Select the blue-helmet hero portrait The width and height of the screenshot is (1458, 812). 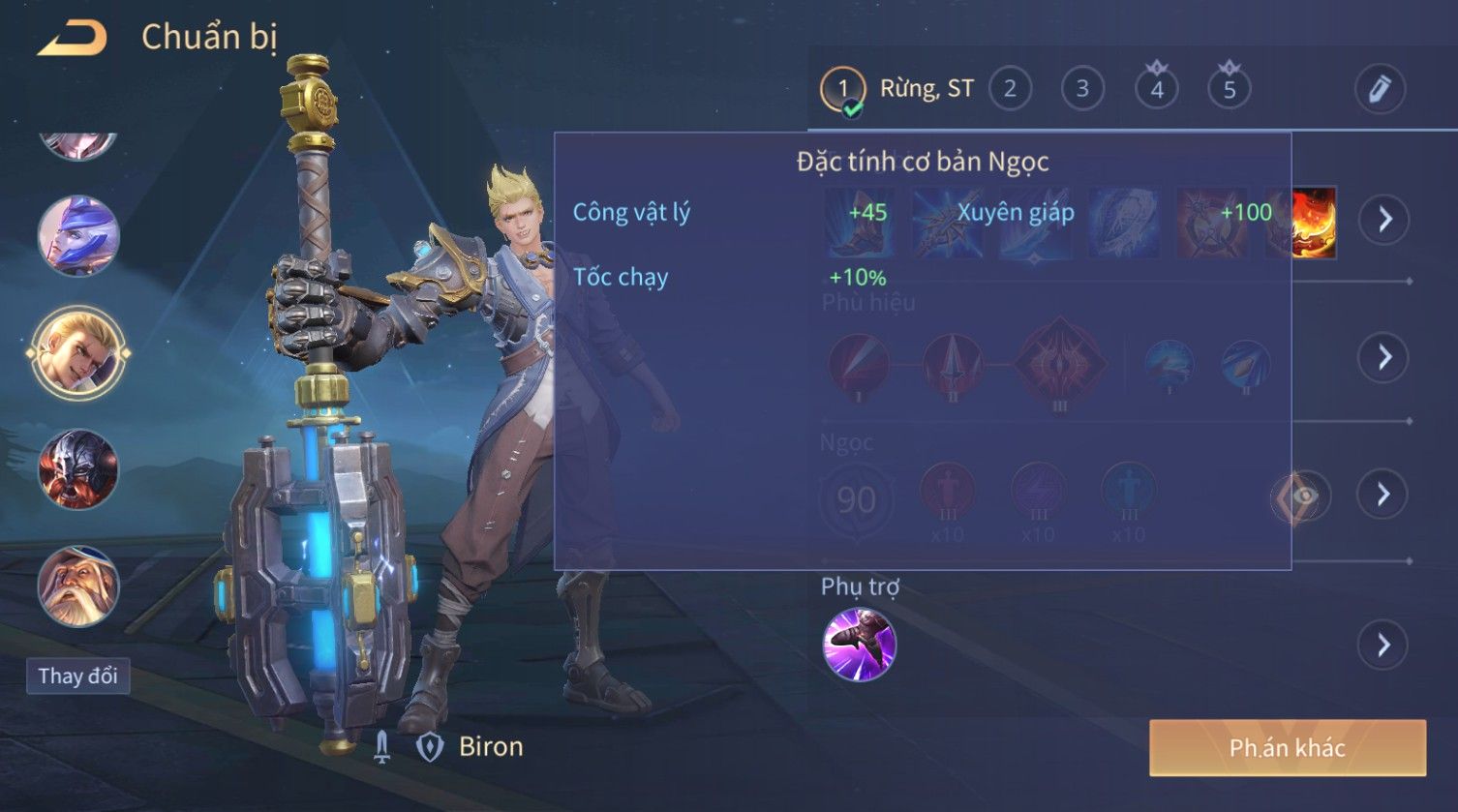pos(77,236)
